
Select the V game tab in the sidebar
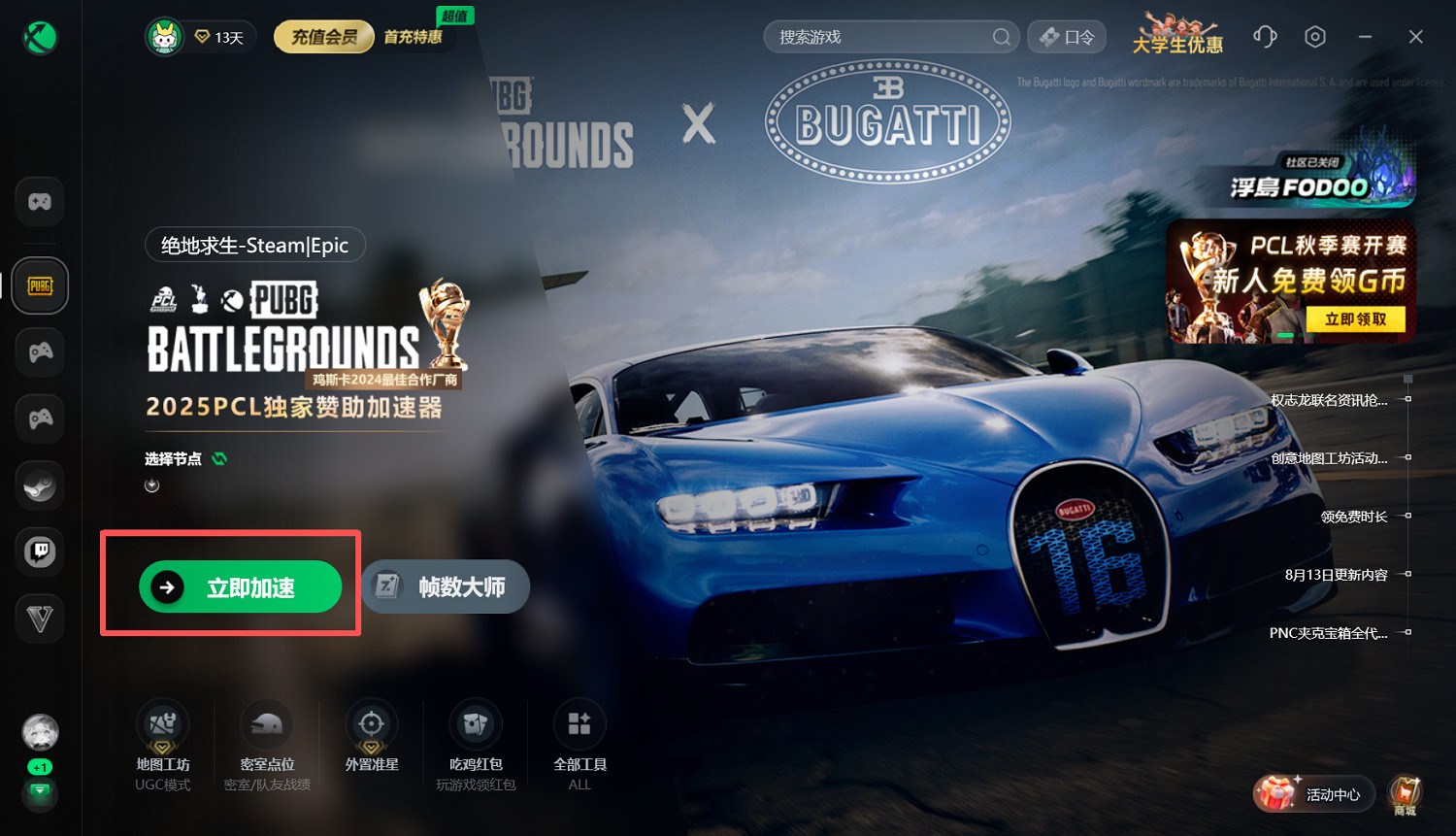(39, 619)
